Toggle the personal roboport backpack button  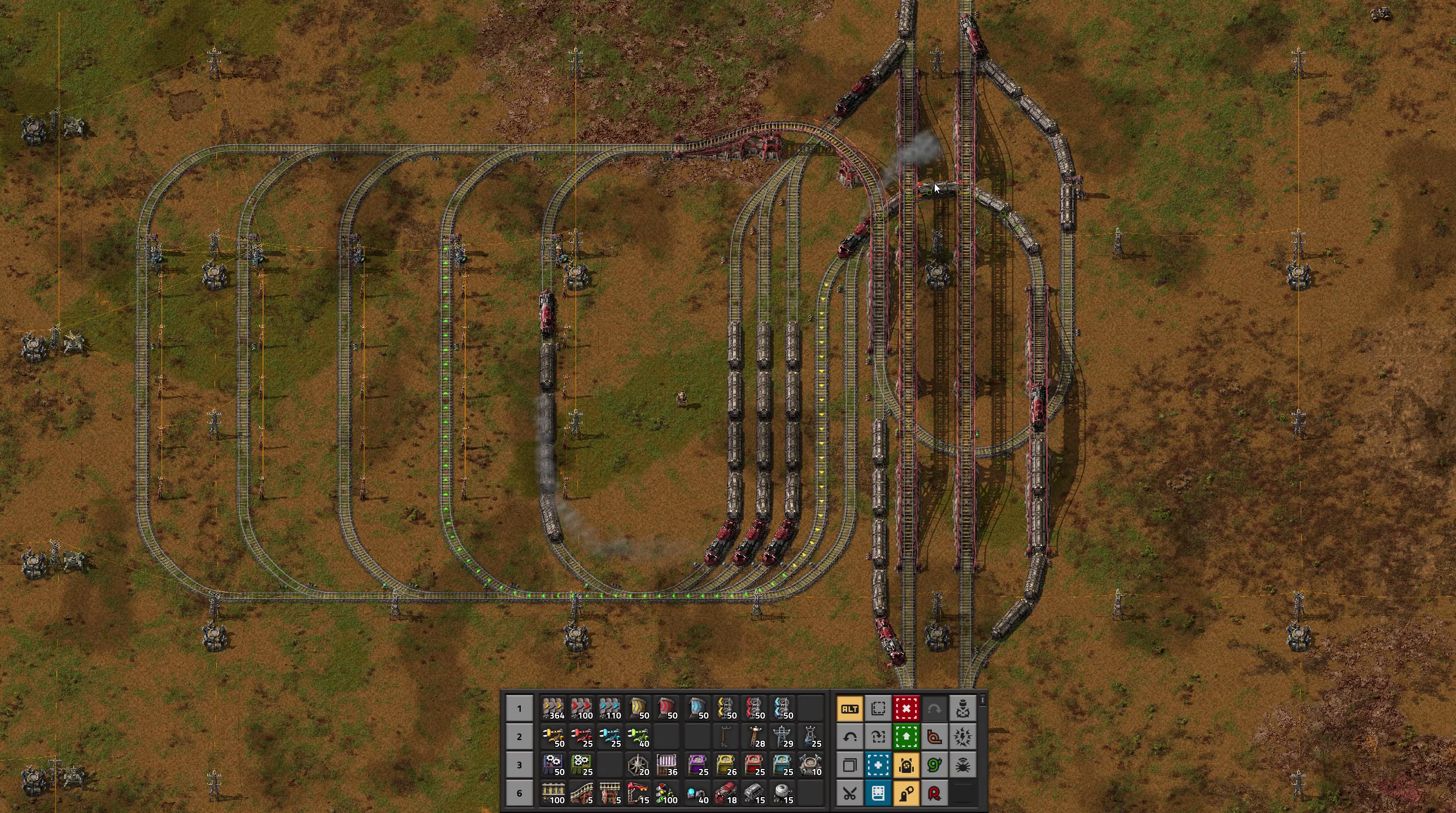tap(906, 765)
